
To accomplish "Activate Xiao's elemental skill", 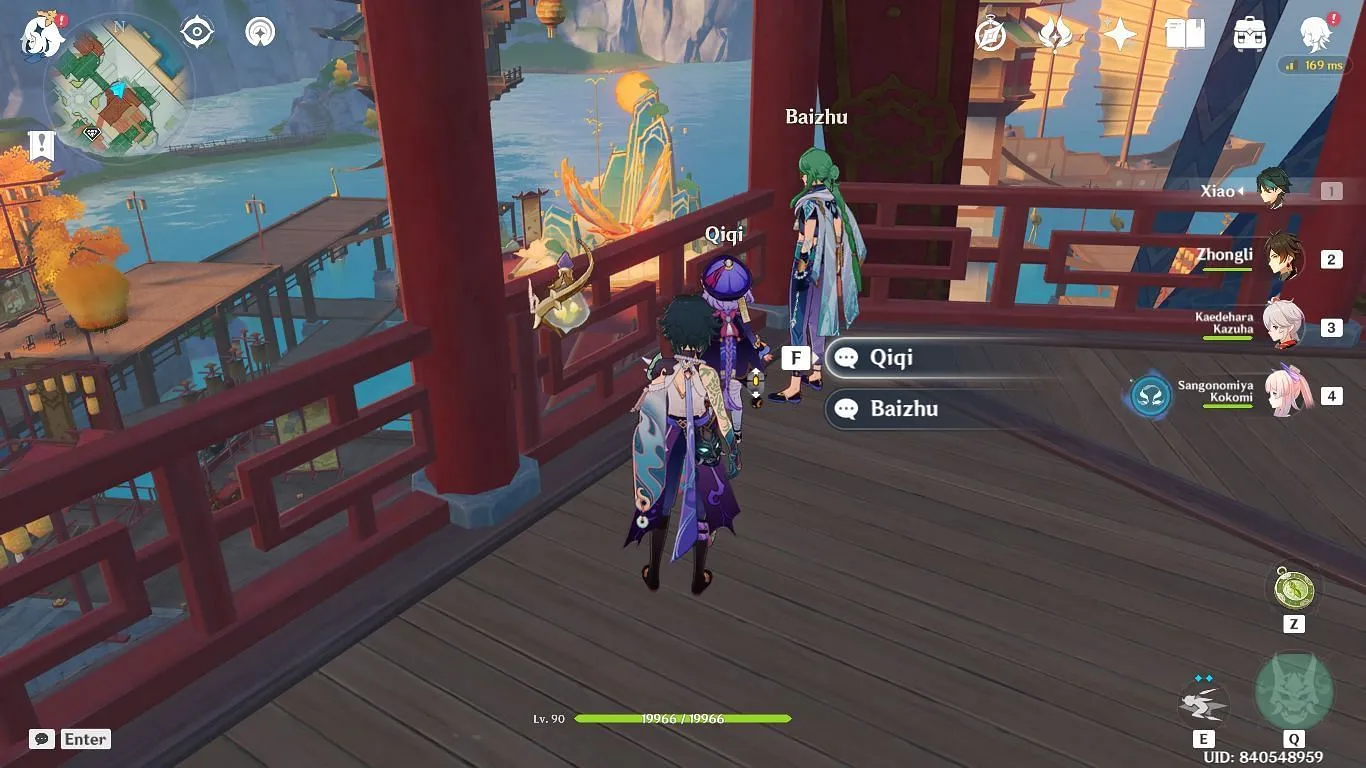I will [1203, 702].
